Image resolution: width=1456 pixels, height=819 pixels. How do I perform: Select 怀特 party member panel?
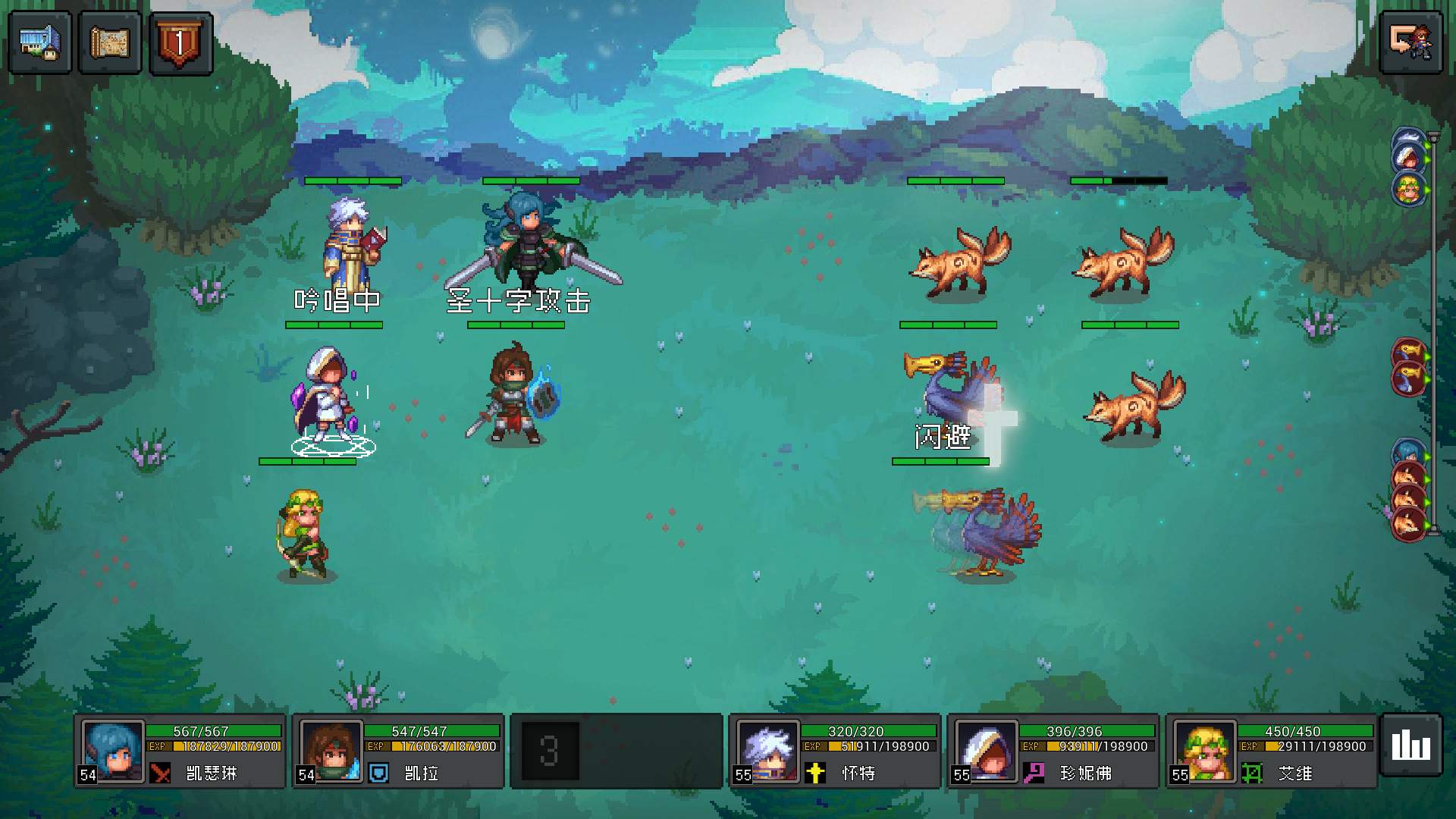835,752
